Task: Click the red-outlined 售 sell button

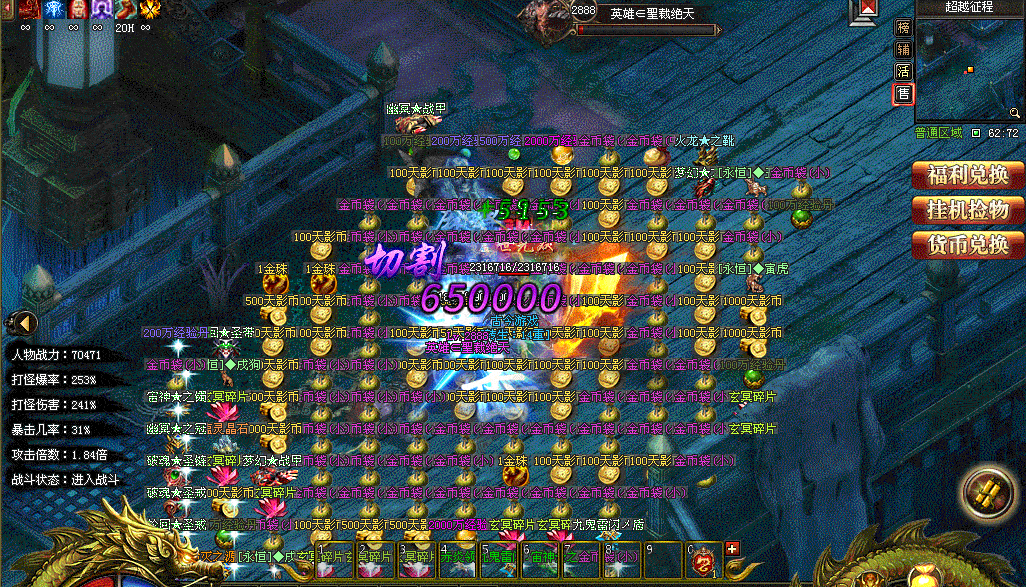Action: tap(903, 94)
